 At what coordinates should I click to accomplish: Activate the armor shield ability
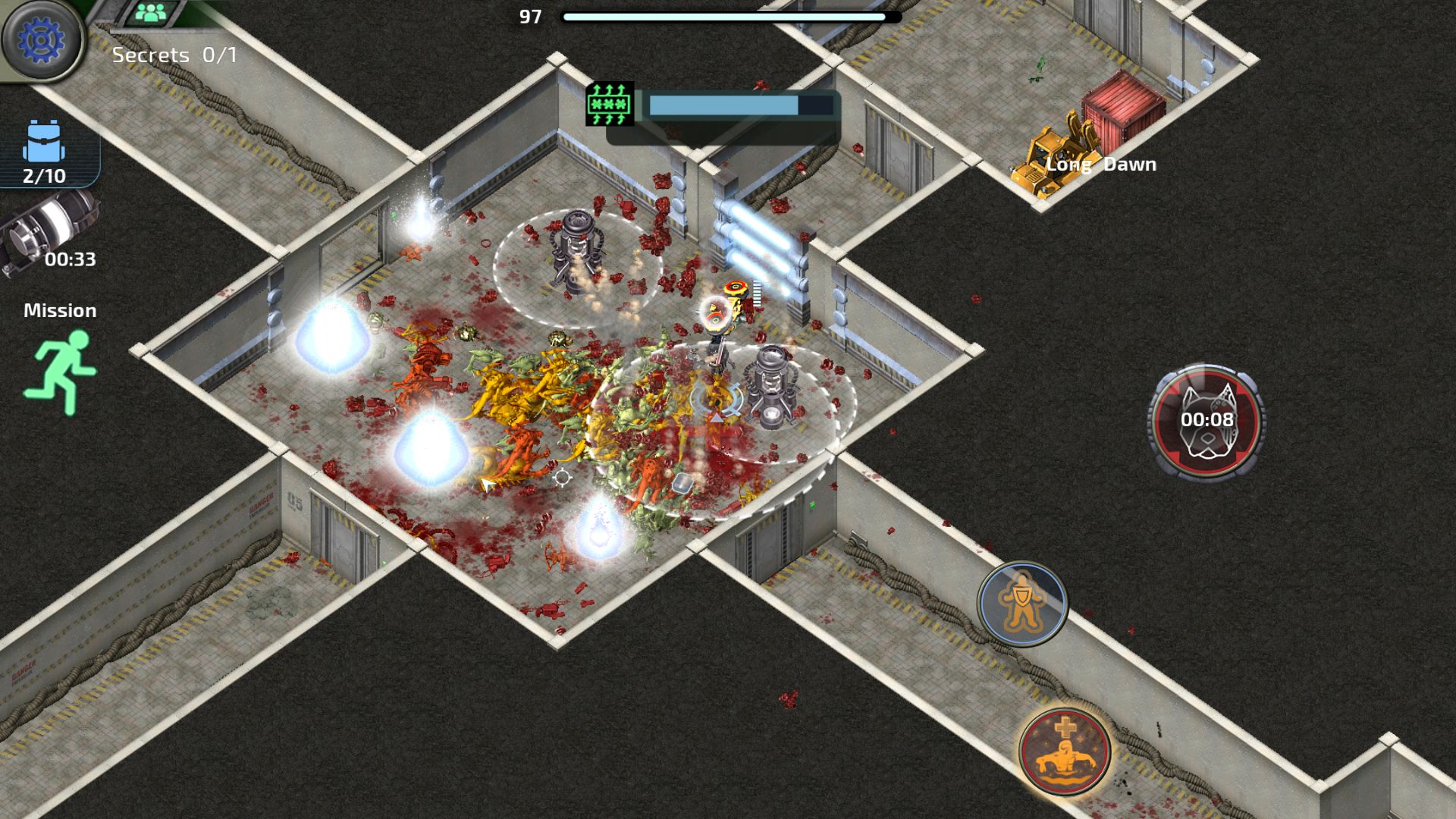point(1022,604)
